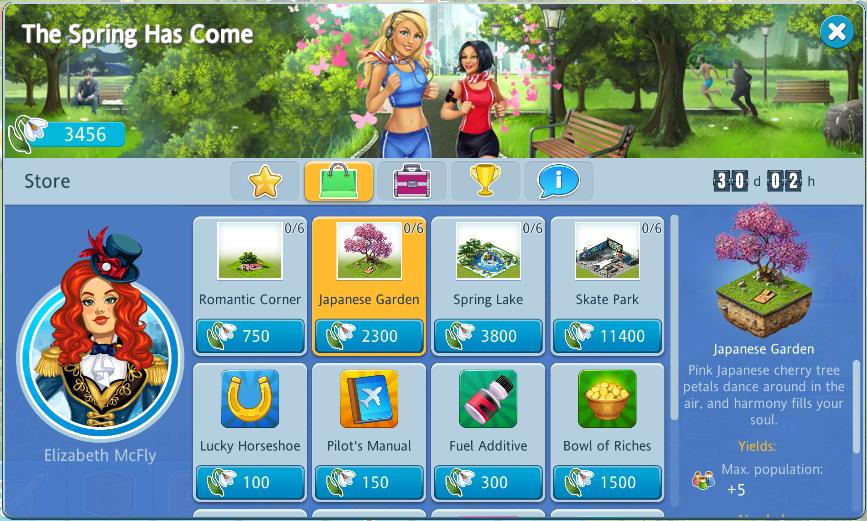Buy Romantic Corner for 750
867x521 pixels.
(250, 336)
